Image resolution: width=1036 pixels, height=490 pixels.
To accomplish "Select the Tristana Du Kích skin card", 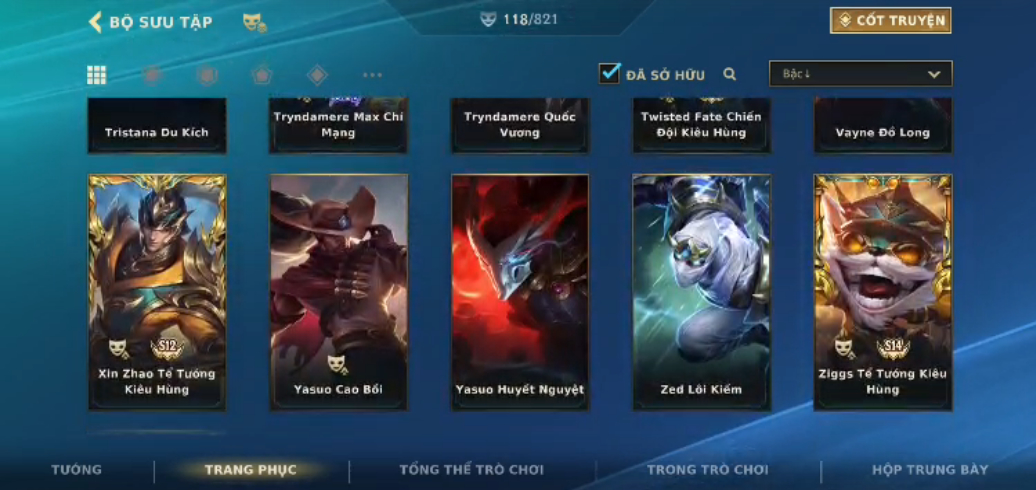I will tap(157, 126).
